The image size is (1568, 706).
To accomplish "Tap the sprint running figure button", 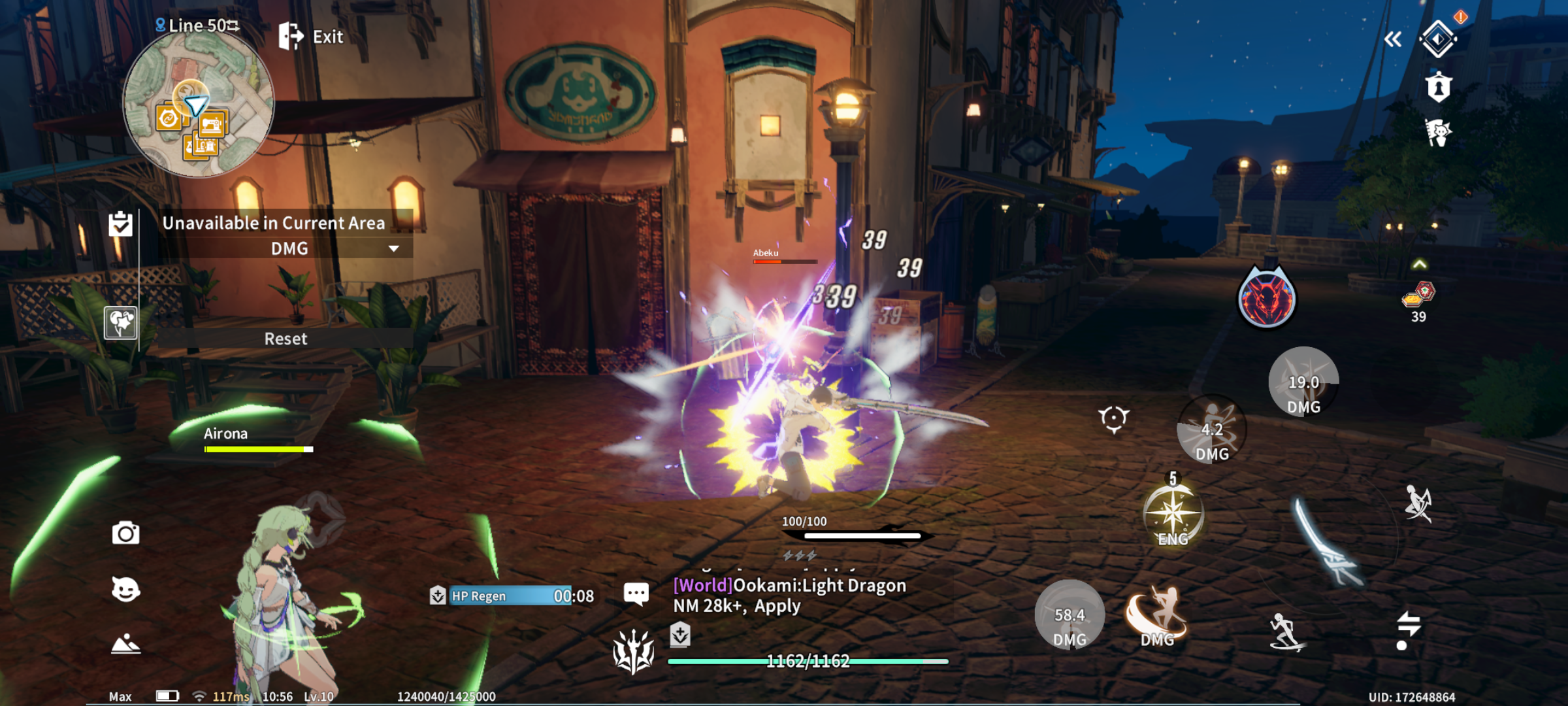I will (x=1286, y=631).
